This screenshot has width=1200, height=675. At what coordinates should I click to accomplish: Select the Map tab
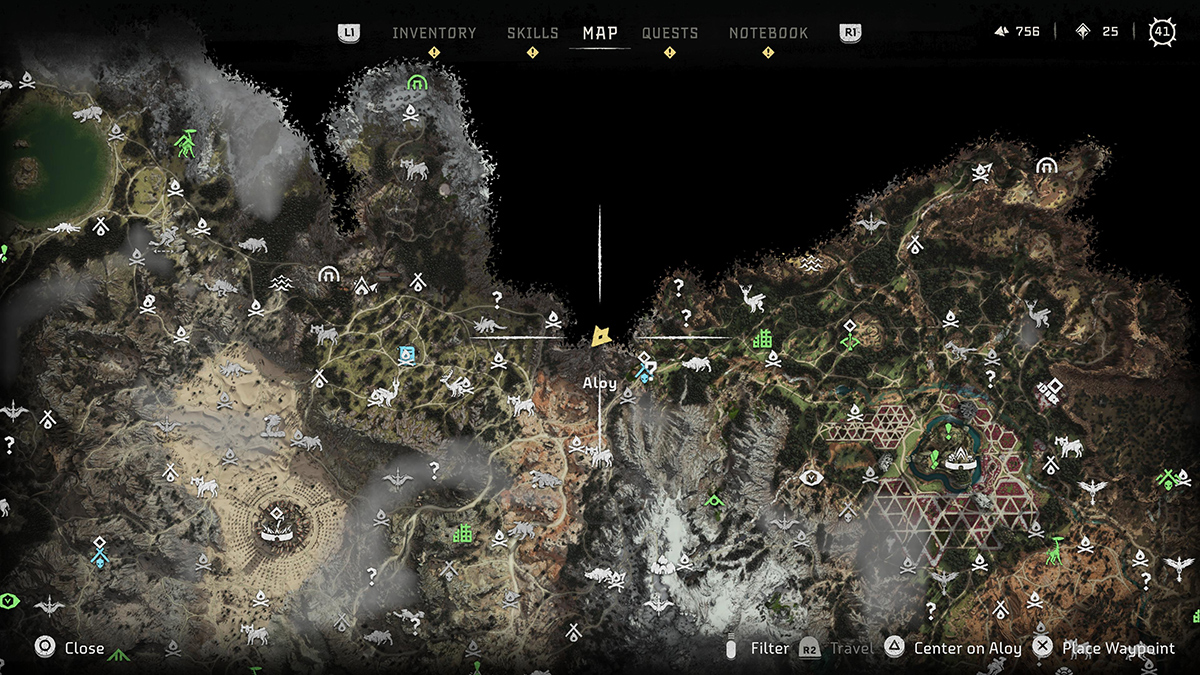pyautogui.click(x=600, y=33)
